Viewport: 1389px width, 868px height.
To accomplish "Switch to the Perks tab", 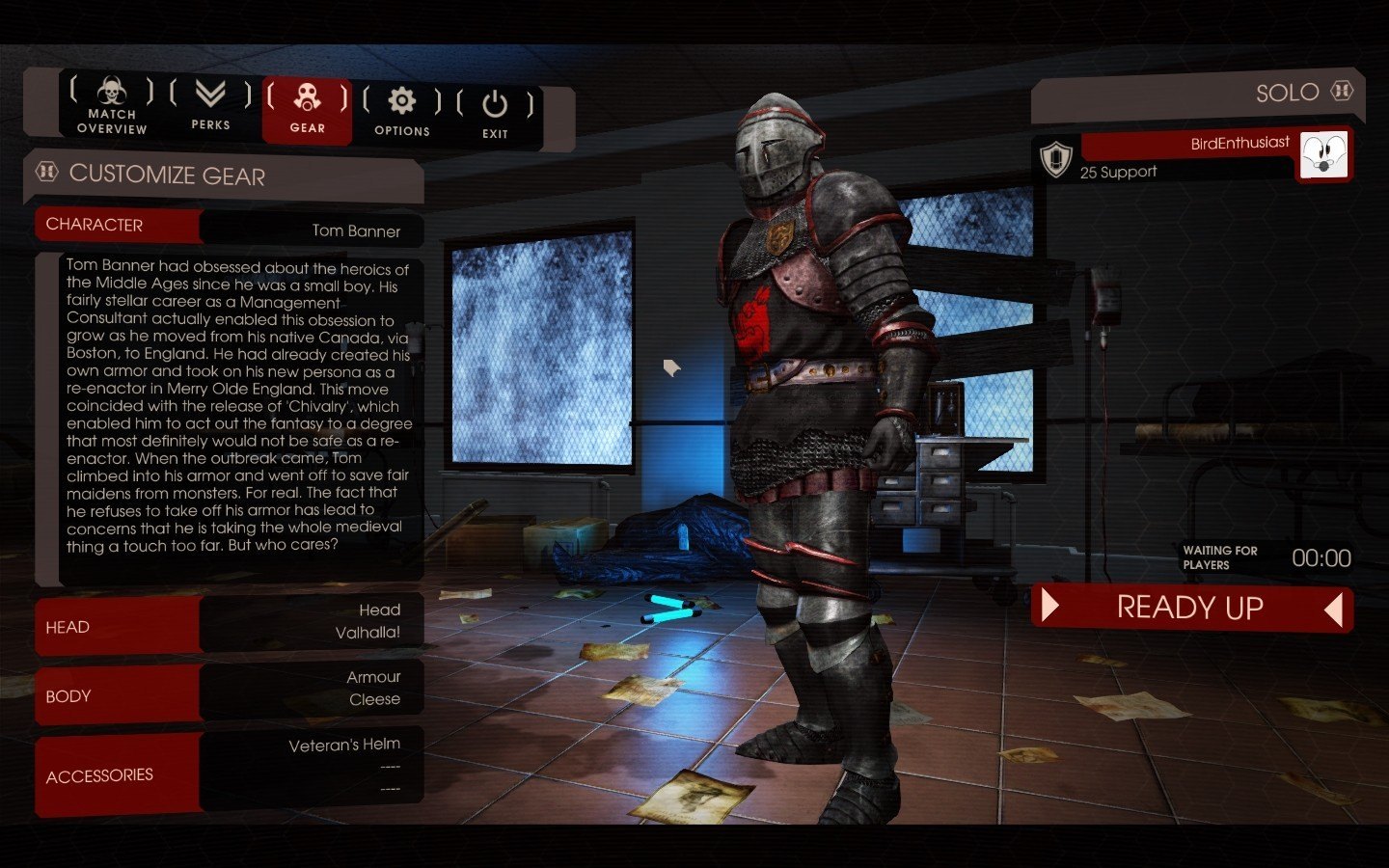I will coord(210,105).
